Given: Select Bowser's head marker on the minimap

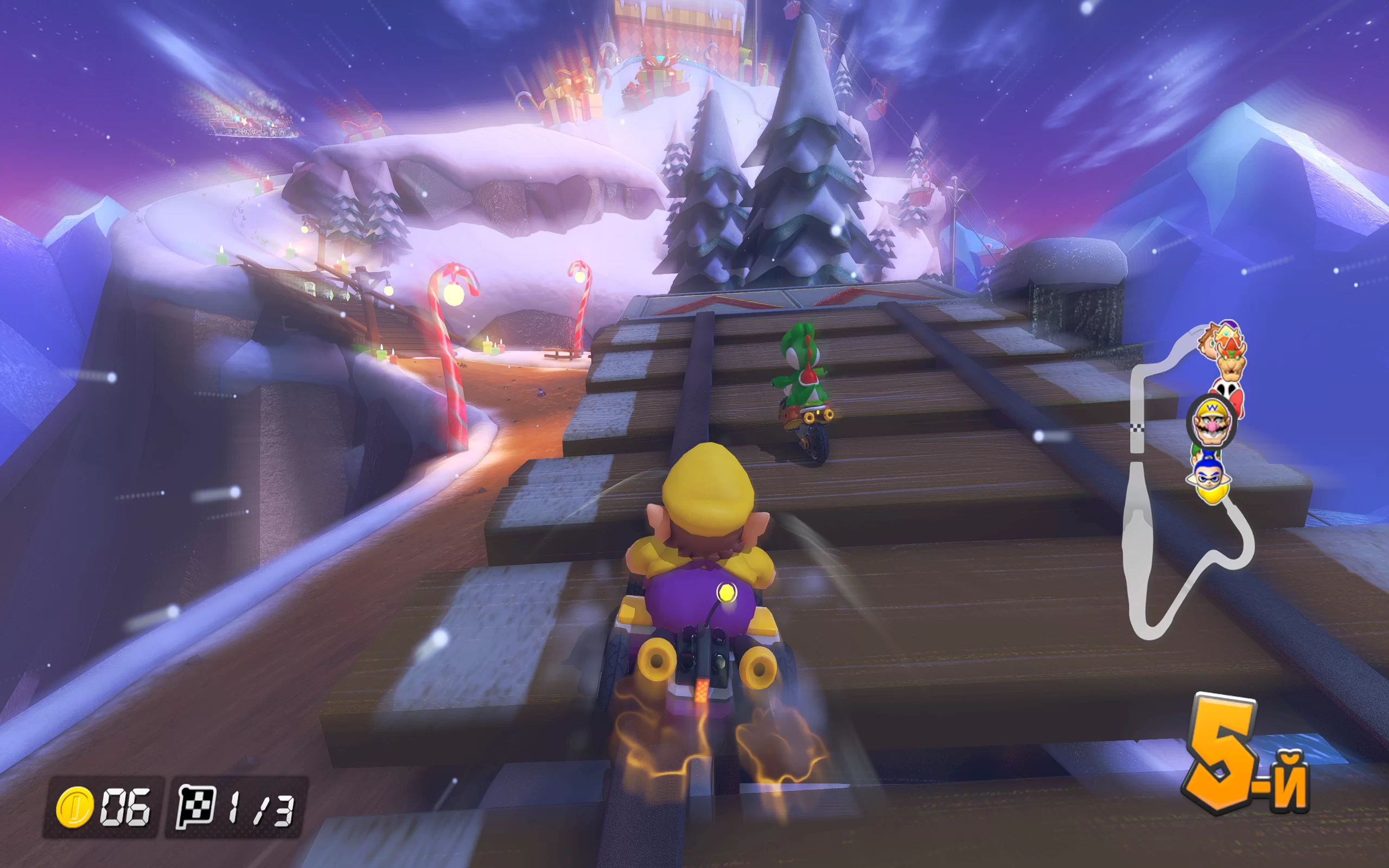Looking at the screenshot, I should click(1231, 360).
